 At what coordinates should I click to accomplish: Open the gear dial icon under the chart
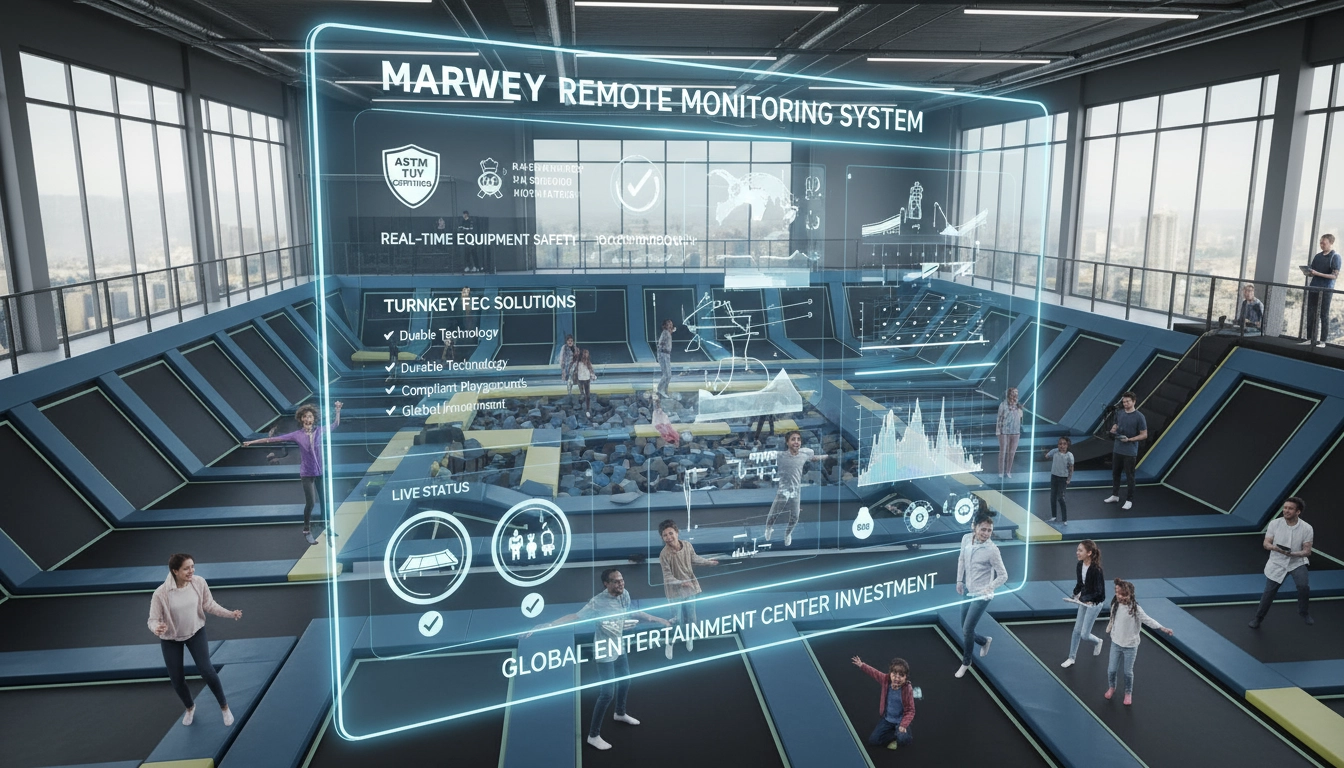point(914,516)
